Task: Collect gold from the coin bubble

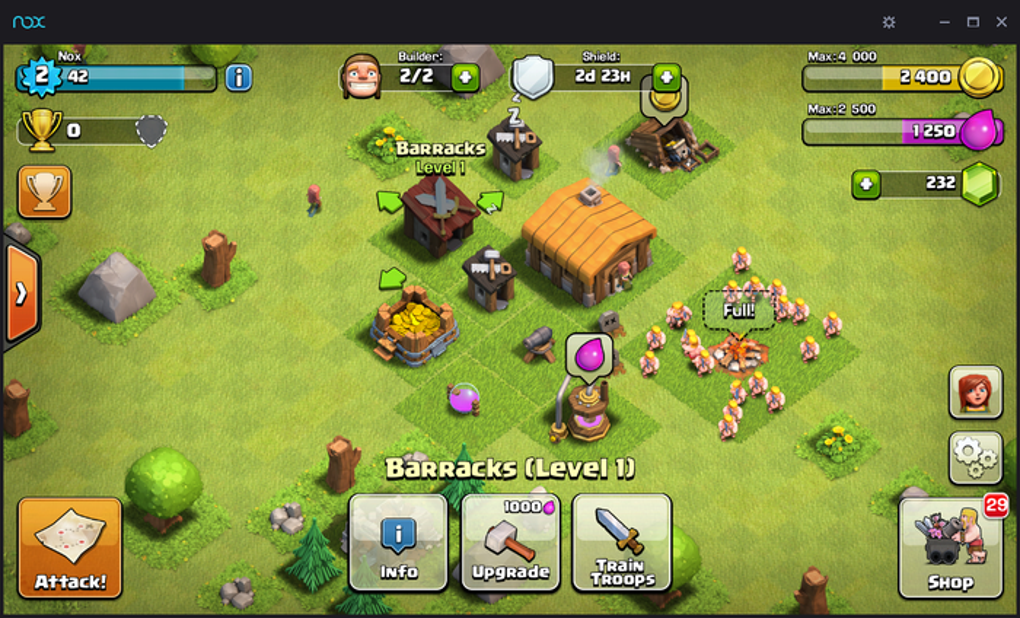Action: 664,97
